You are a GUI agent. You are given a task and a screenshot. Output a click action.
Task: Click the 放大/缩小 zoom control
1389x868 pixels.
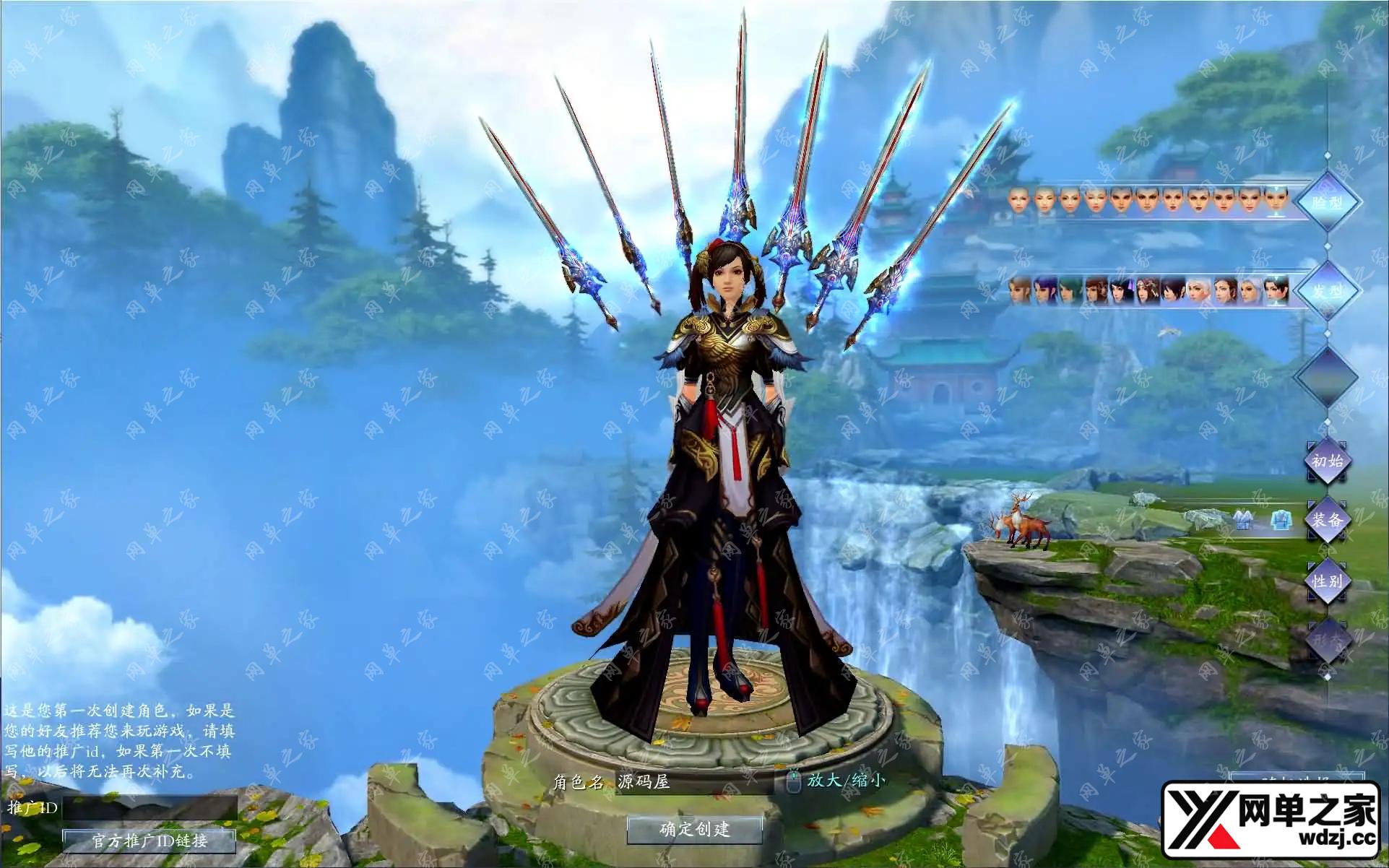tap(845, 780)
